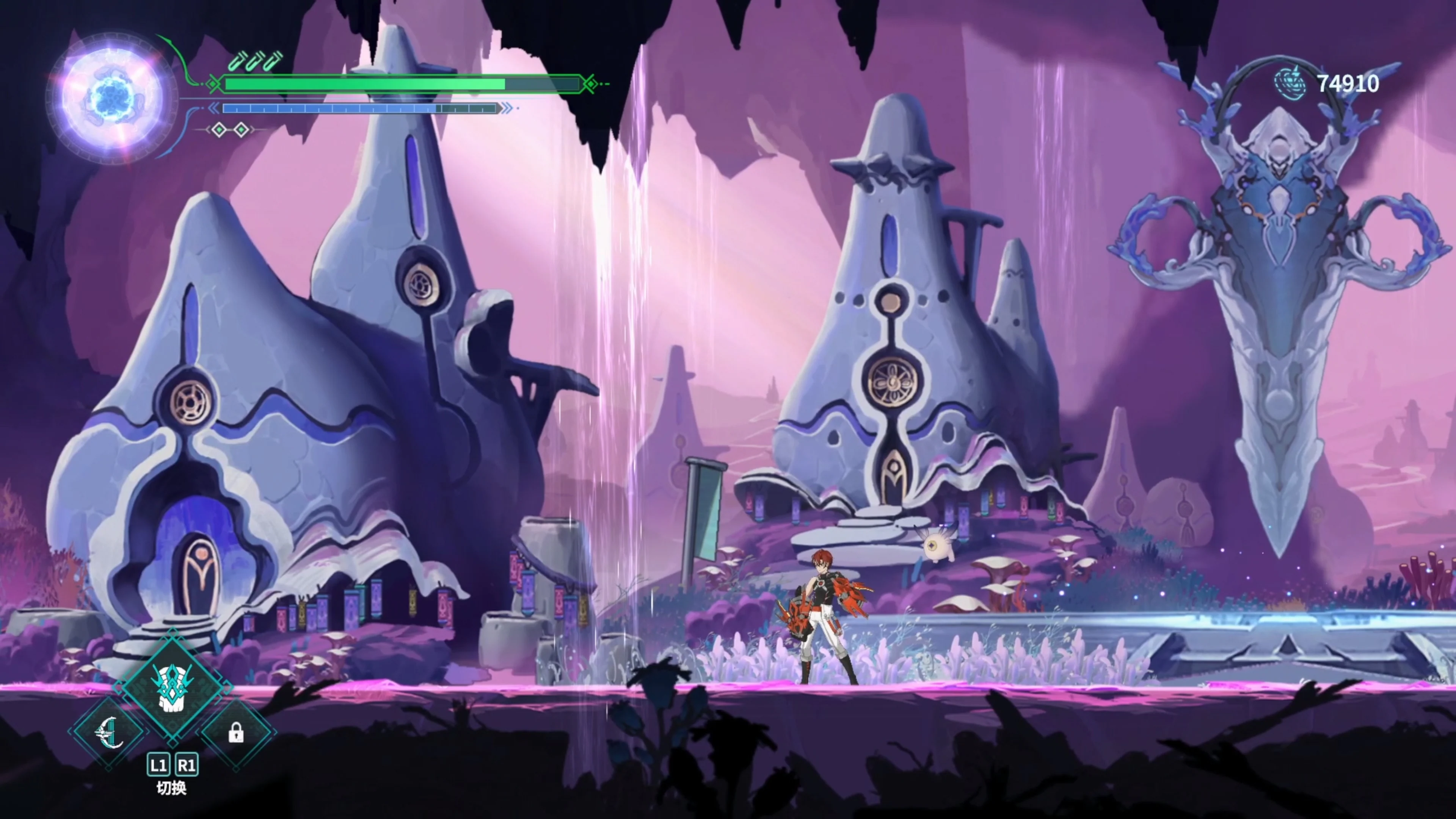Toggle the second green skill charge diamond
The image size is (1456, 819).
pos(242,129)
